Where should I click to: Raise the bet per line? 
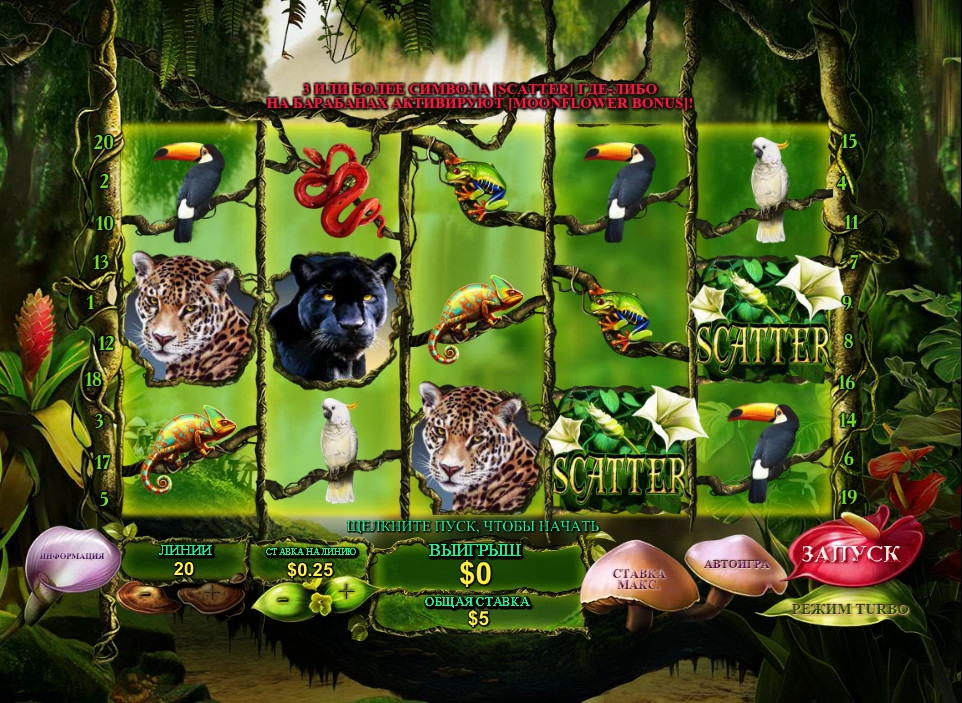tap(346, 594)
